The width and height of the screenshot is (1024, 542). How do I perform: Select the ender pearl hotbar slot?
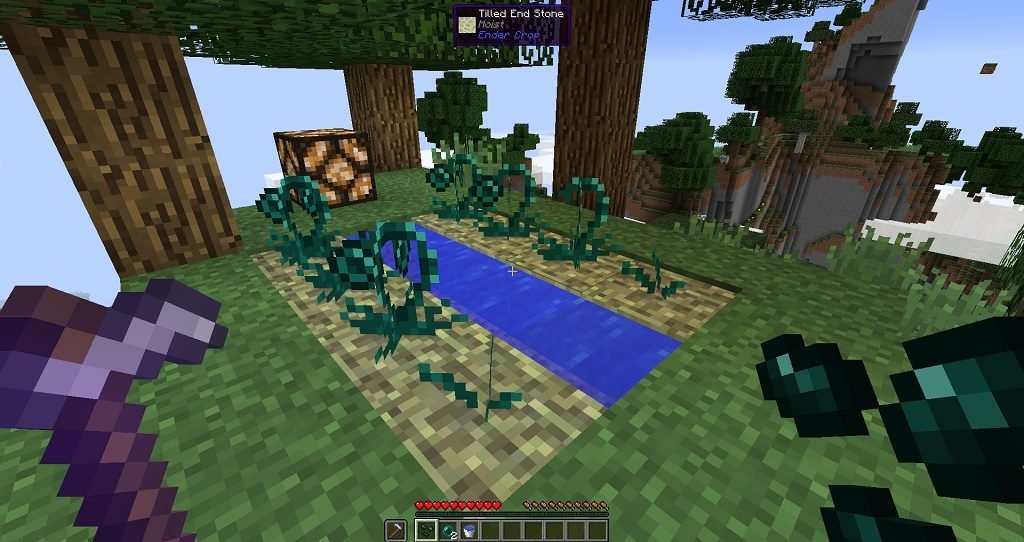click(x=446, y=530)
